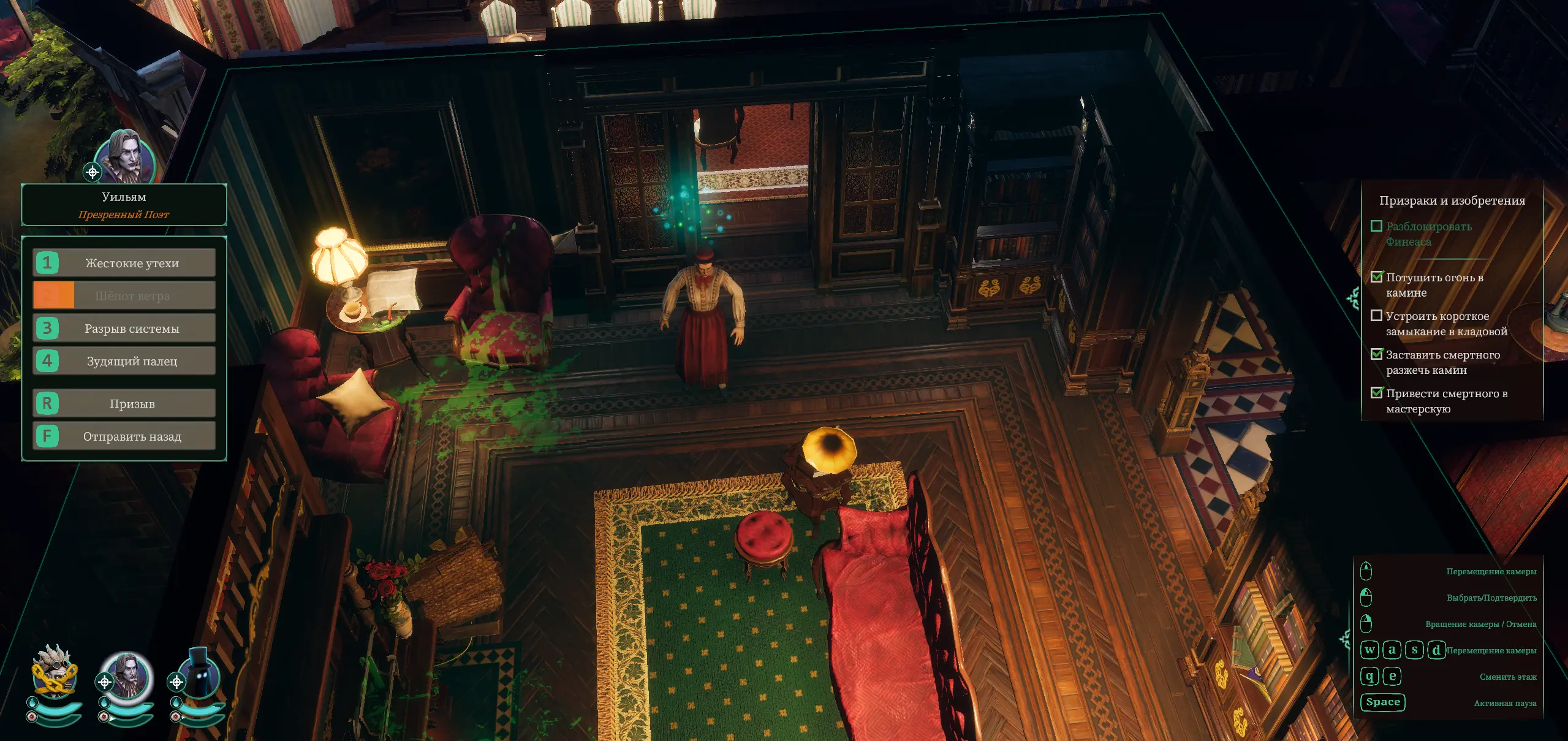The width and height of the screenshot is (1568, 741).
Task: Select the Шёпот ветра ability on cooldown
Action: point(124,295)
